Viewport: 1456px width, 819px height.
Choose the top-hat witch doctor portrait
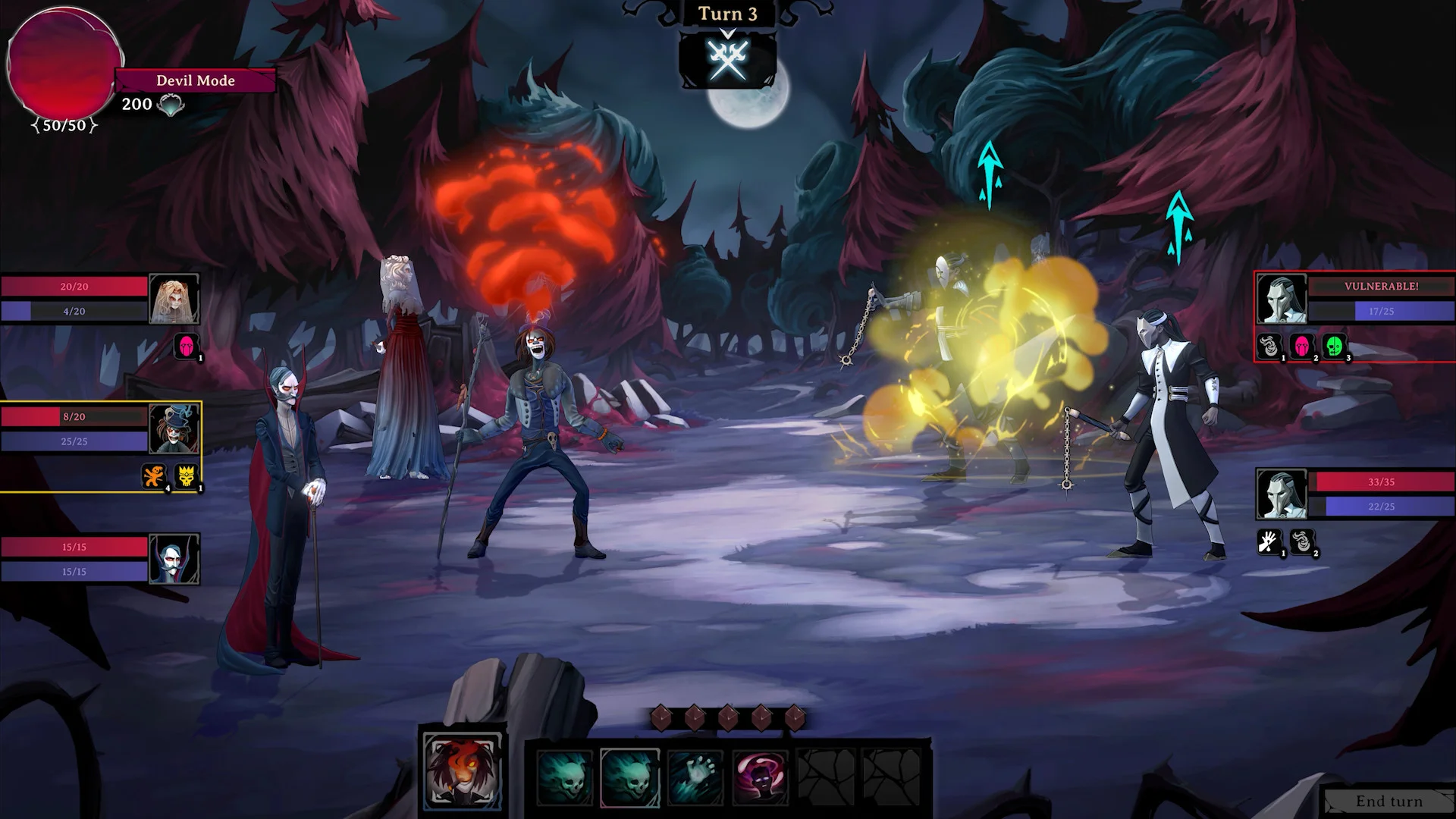[x=174, y=429]
